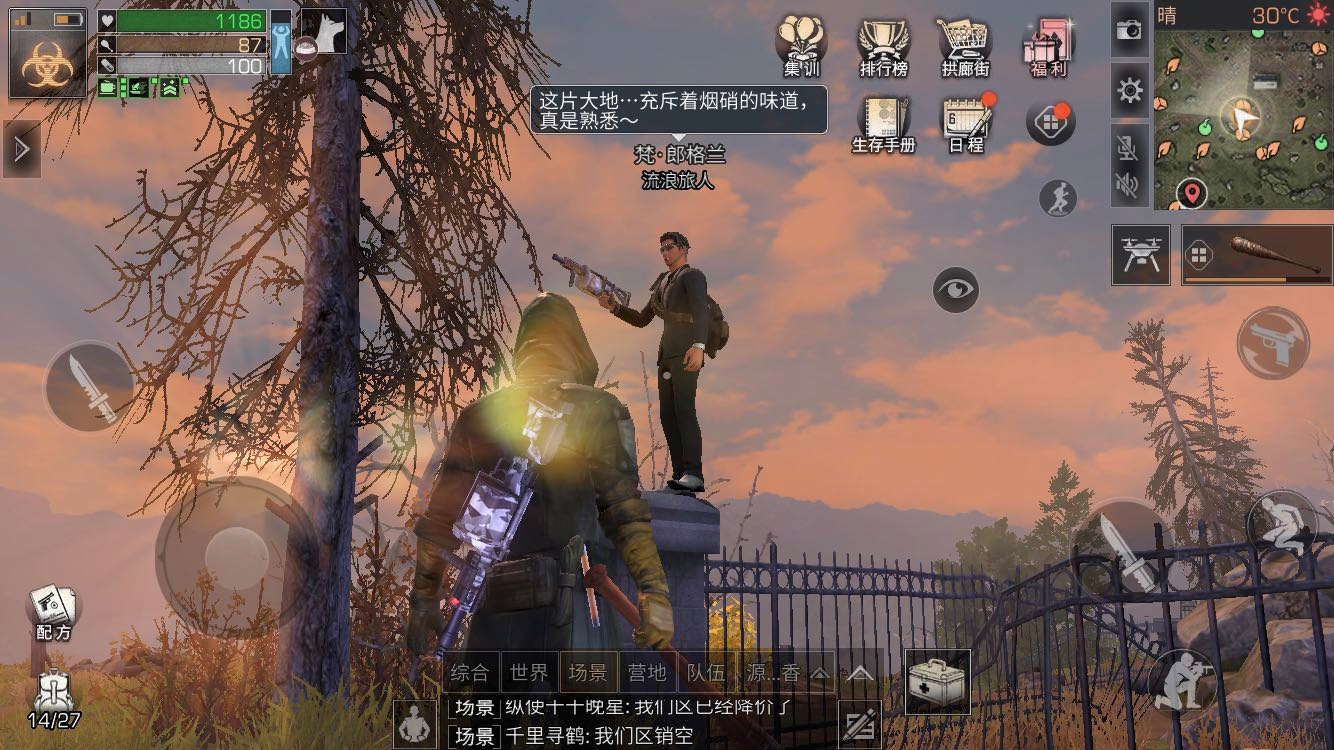This screenshot has width=1334, height=750.
Task: Switch to the 营地 chat tab
Action: click(x=649, y=673)
